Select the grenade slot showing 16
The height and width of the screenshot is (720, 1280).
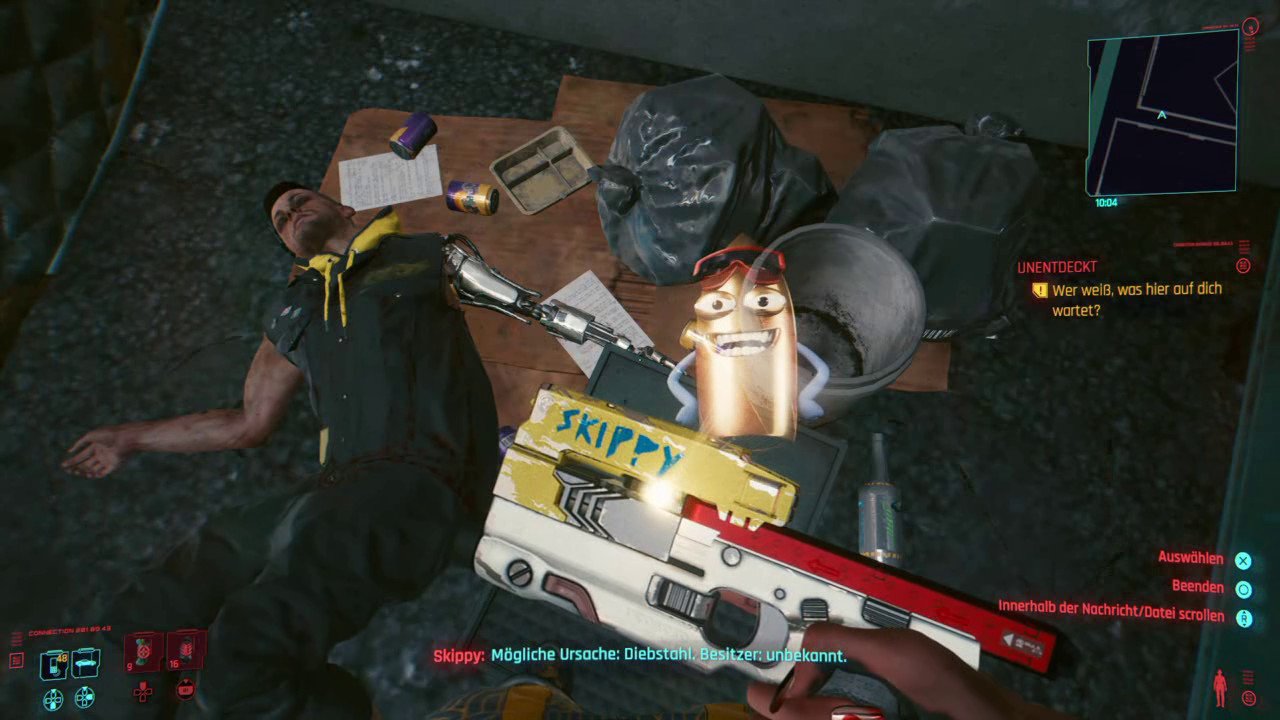pyautogui.click(x=186, y=650)
